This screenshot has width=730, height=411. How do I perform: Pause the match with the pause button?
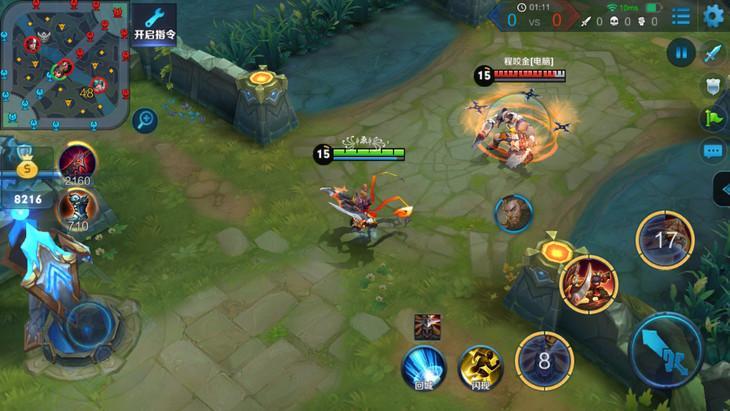[681, 53]
